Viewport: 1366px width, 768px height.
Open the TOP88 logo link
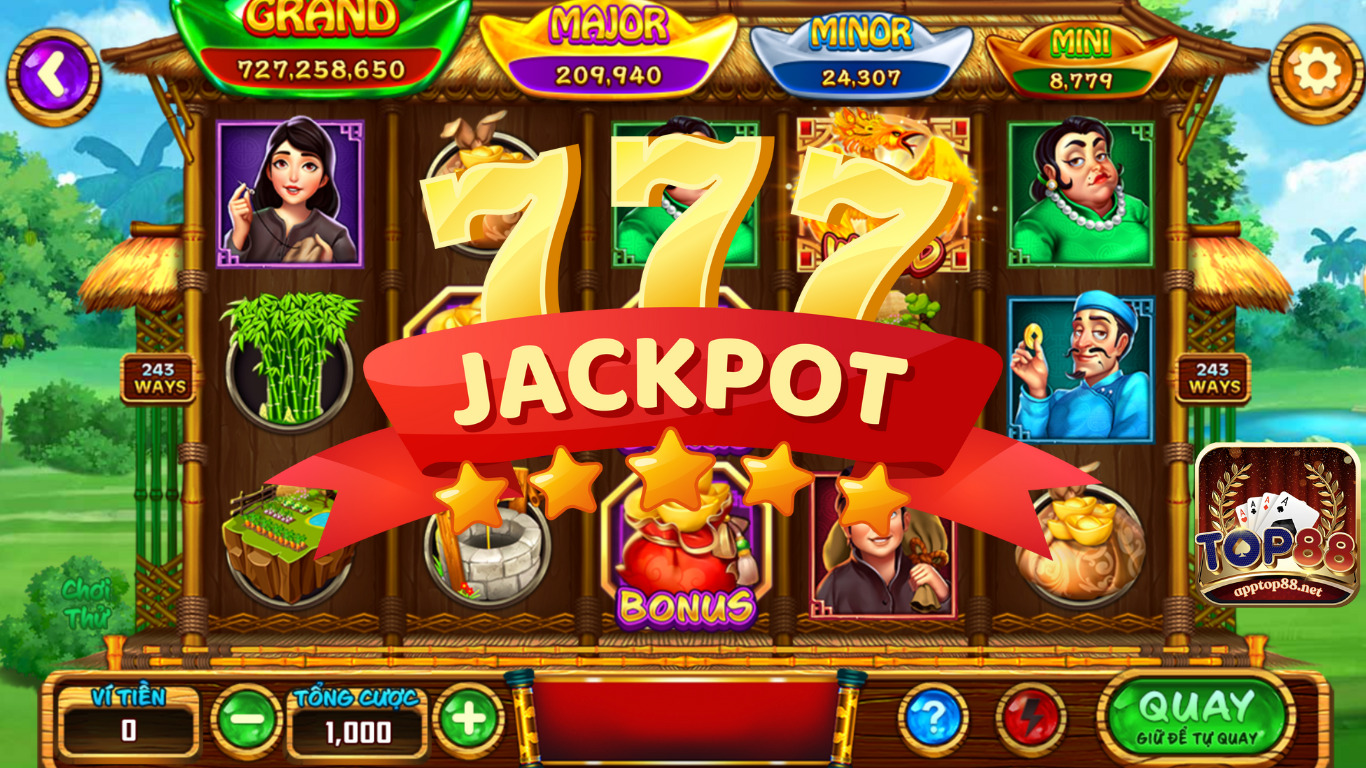1277,526
